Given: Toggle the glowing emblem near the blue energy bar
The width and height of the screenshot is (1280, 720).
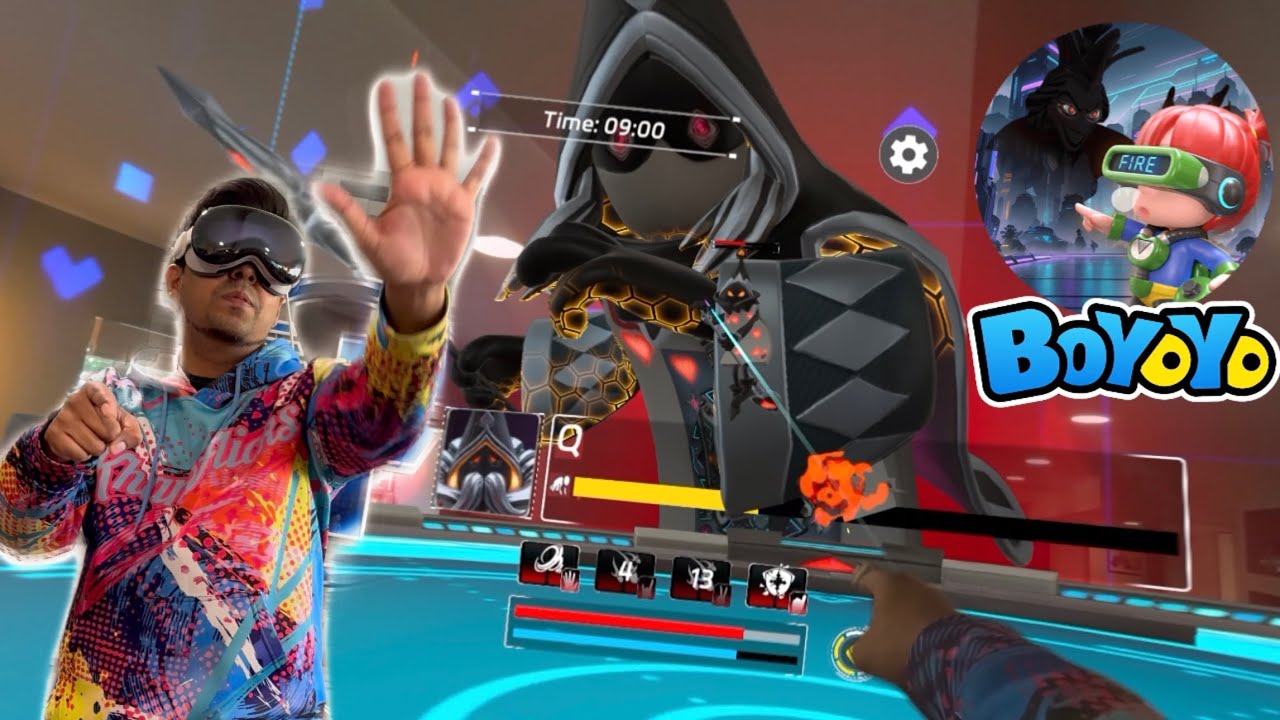Looking at the screenshot, I should pos(850,650).
